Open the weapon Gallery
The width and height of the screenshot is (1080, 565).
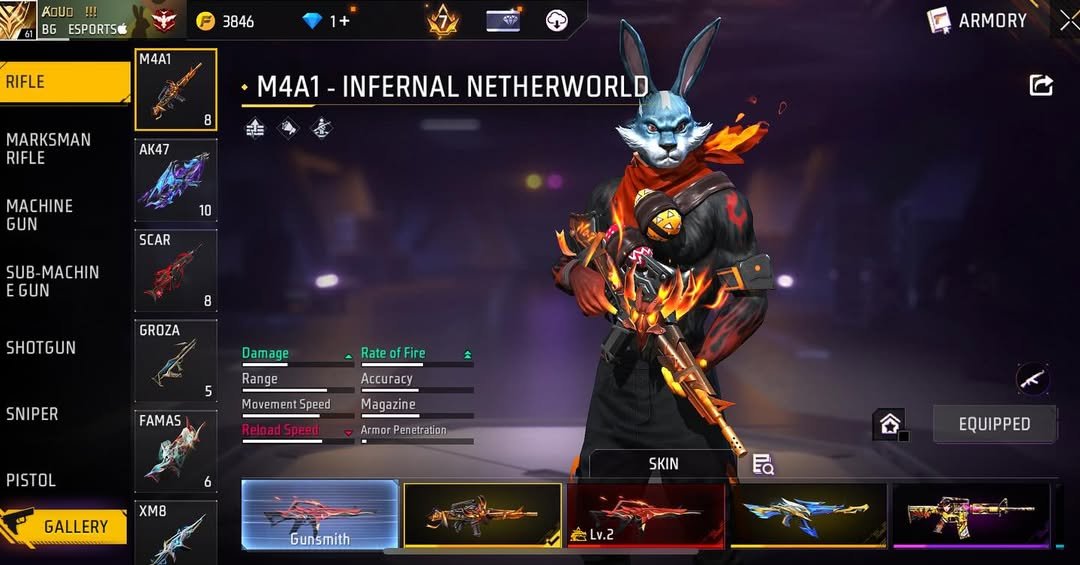64,526
